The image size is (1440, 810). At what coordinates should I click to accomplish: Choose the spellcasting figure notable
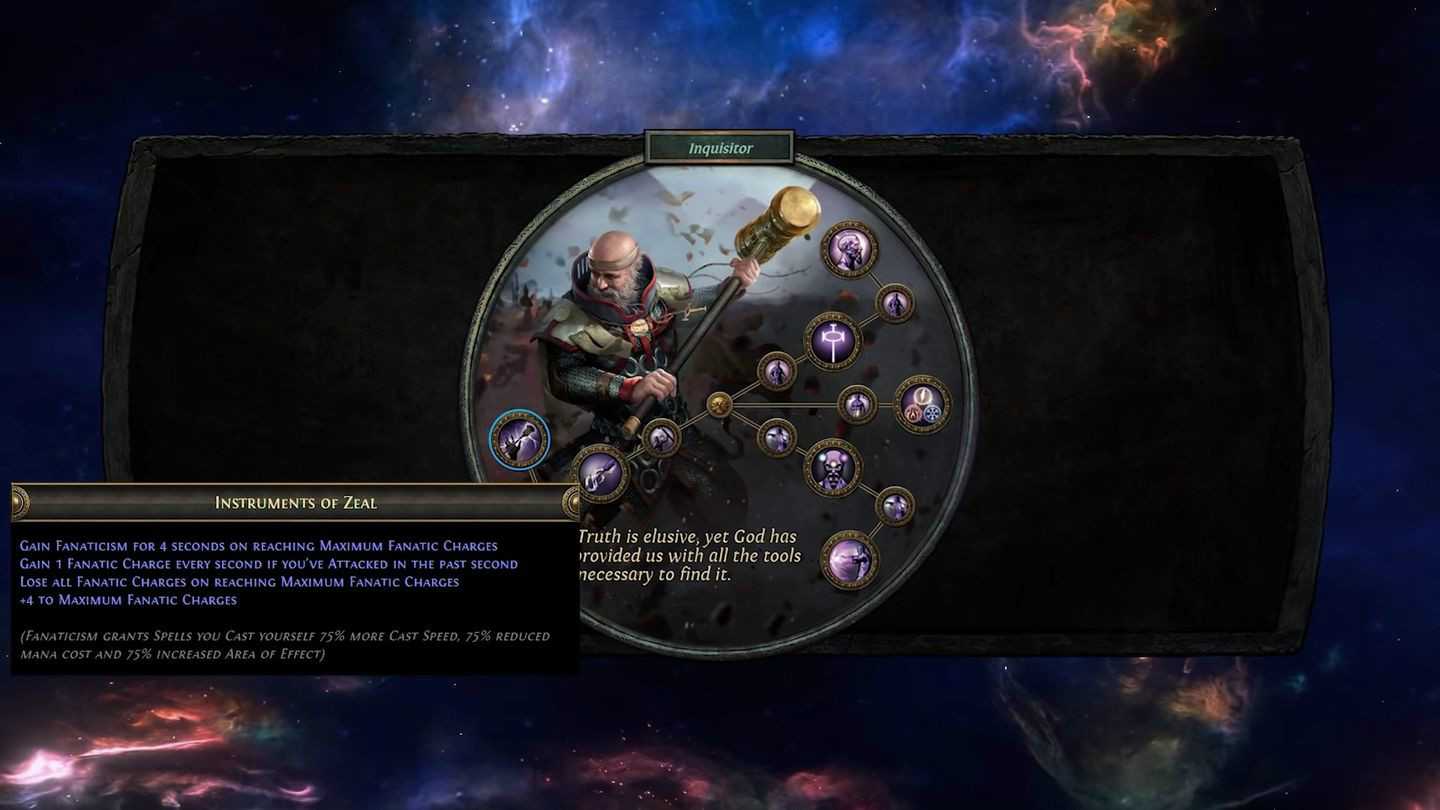tap(850, 559)
